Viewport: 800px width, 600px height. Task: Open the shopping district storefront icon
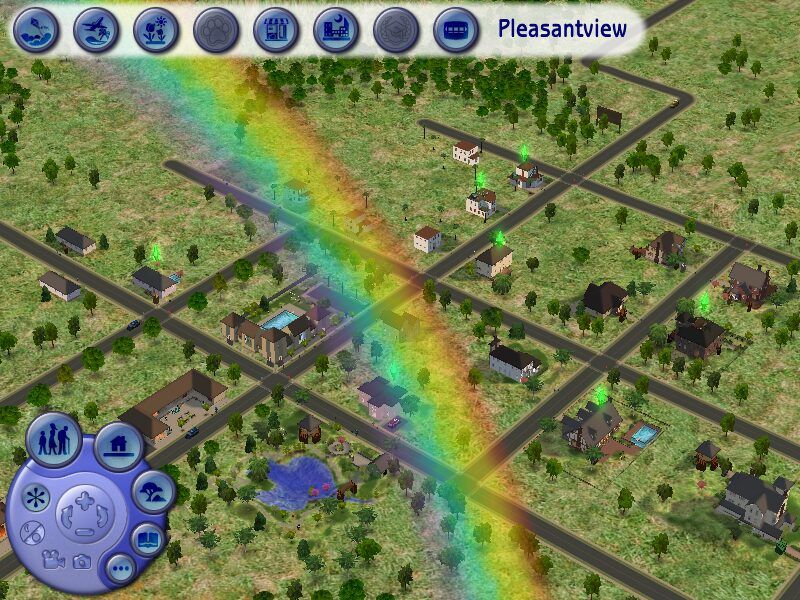click(x=276, y=30)
